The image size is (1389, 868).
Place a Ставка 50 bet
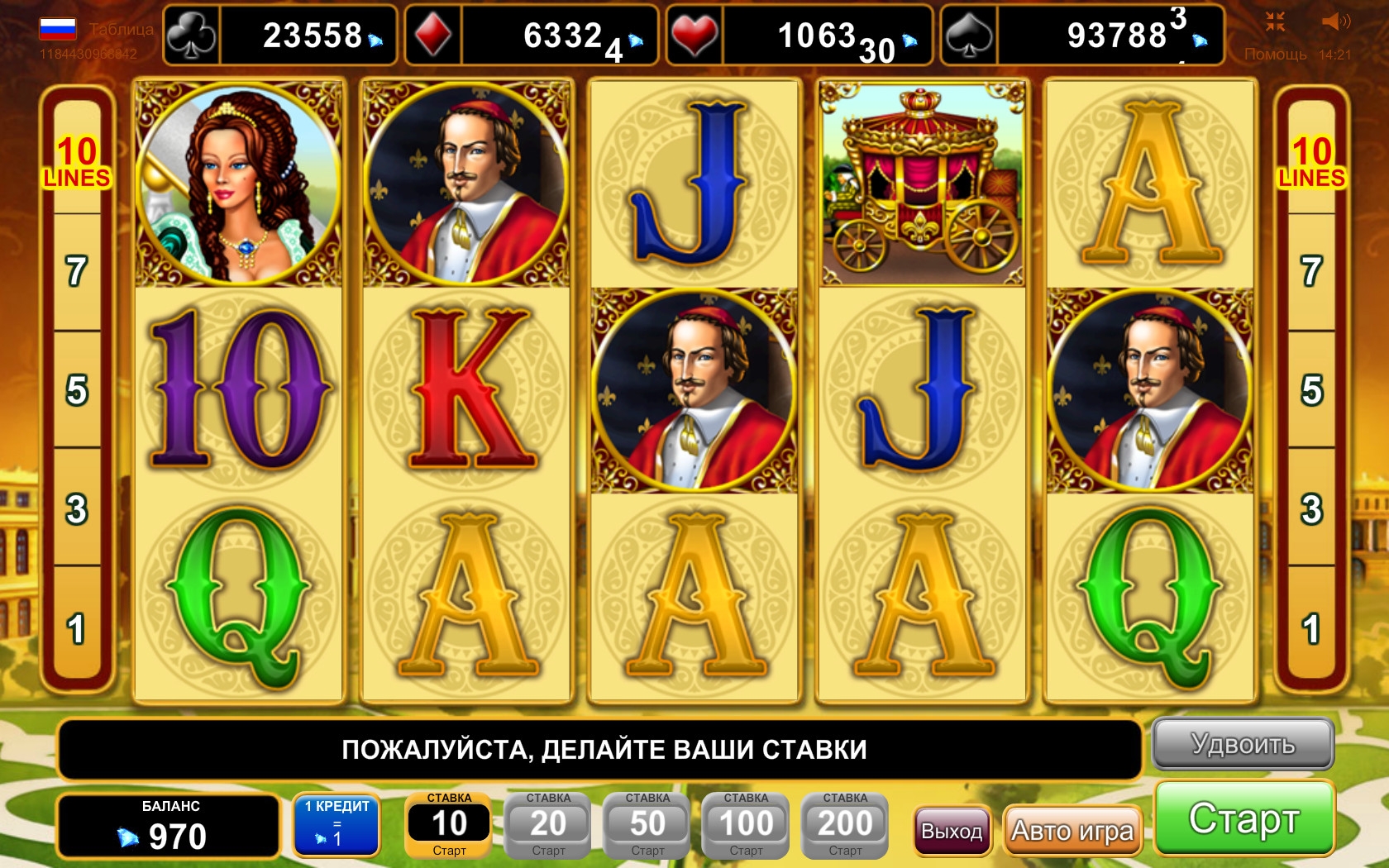(x=647, y=824)
